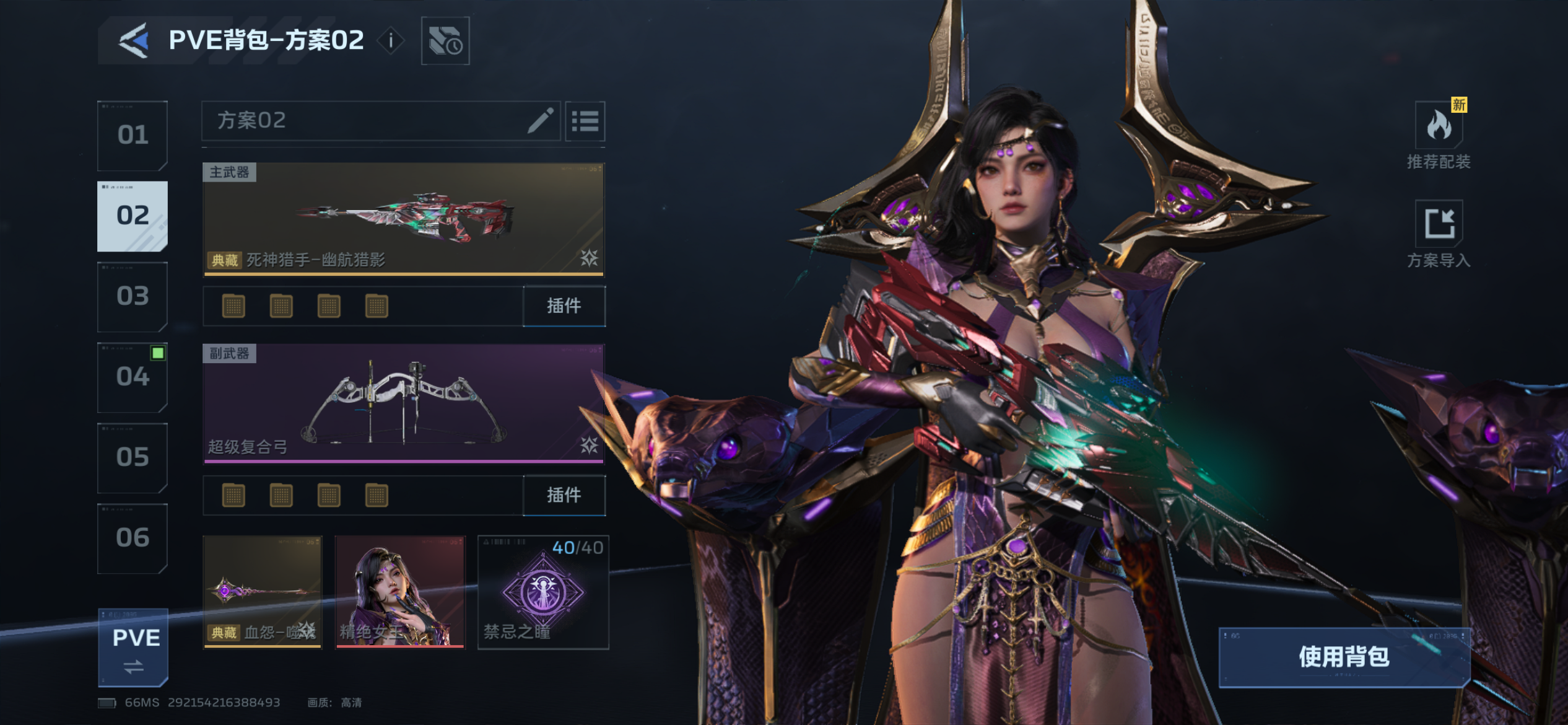The height and width of the screenshot is (725, 1568).
Task: Open the 血怨 melee weapon slot
Action: 263,592
